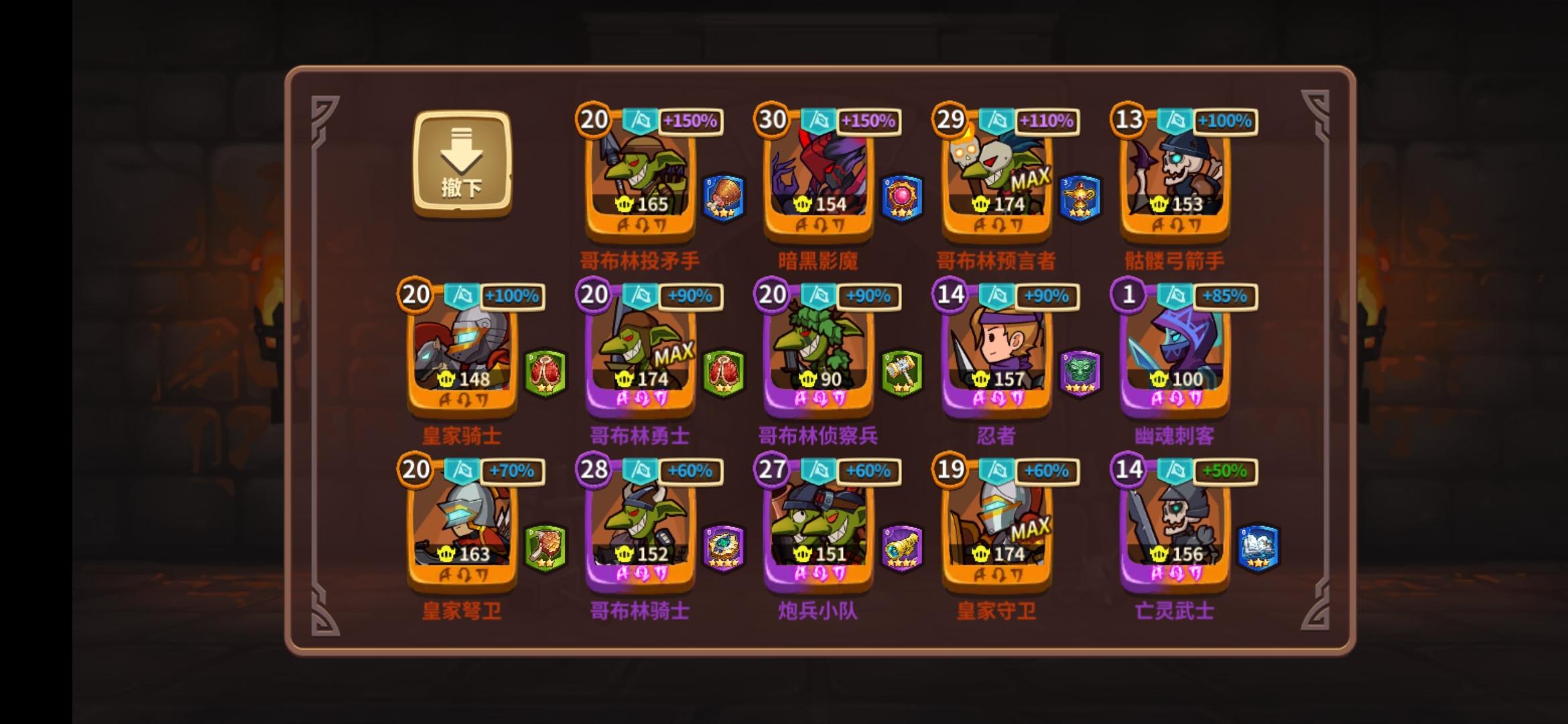
Task: Click the level 30 badge on 暗黑影魔
Action: tap(772, 121)
